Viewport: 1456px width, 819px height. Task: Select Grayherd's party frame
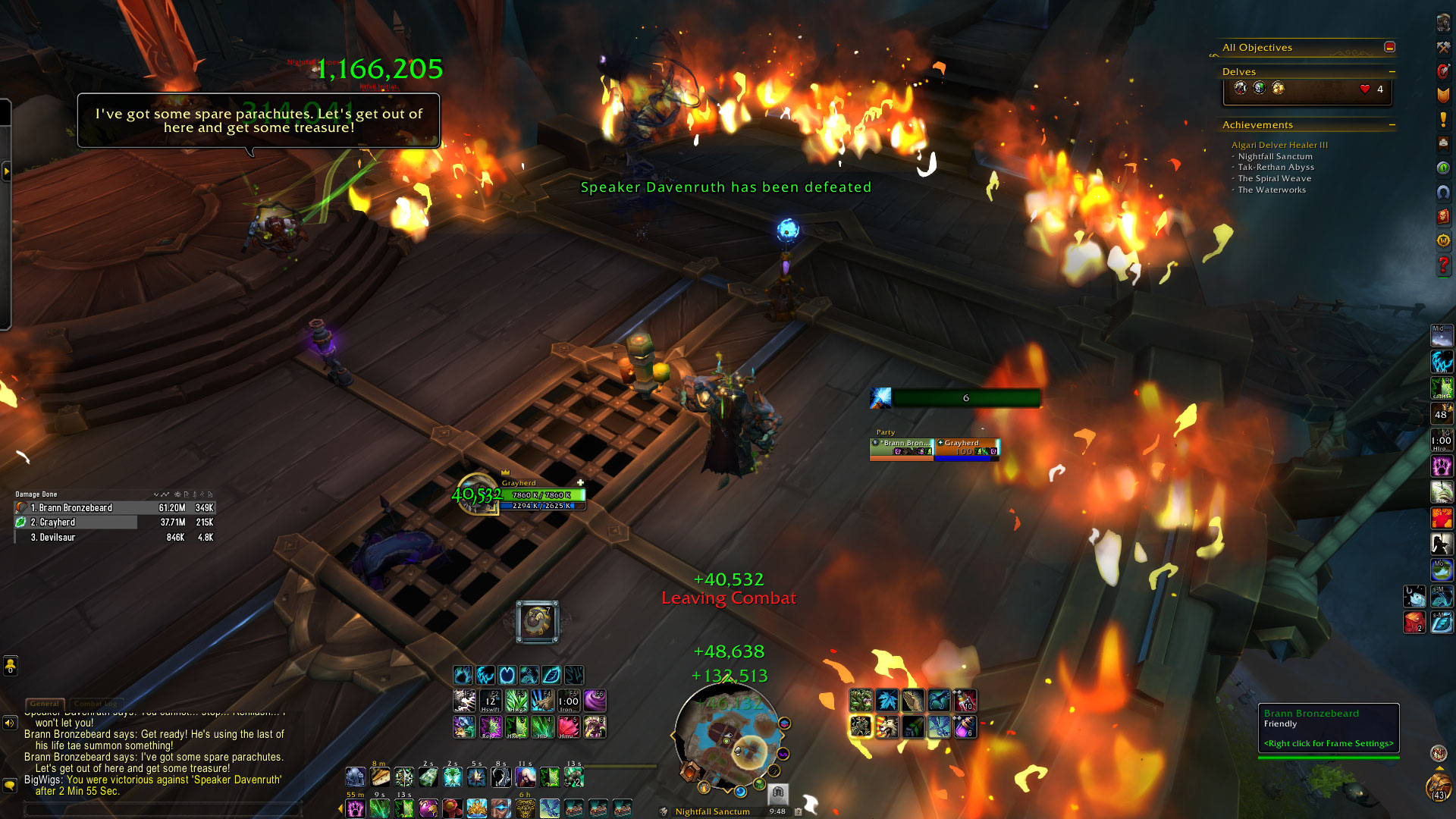[967, 448]
